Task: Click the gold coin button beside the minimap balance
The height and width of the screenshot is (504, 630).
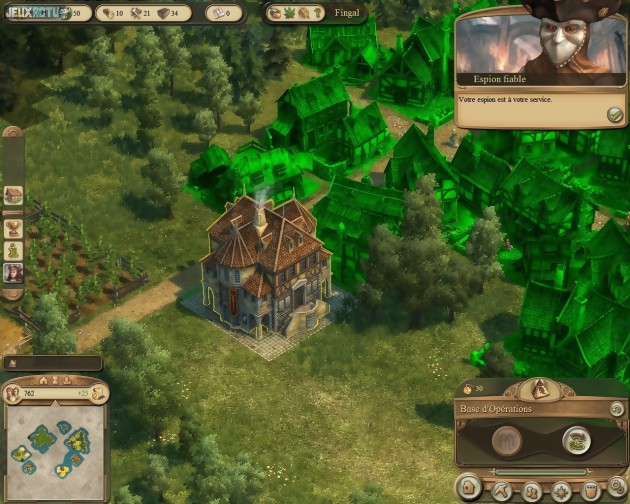Action: pyautogui.click(x=99, y=394)
